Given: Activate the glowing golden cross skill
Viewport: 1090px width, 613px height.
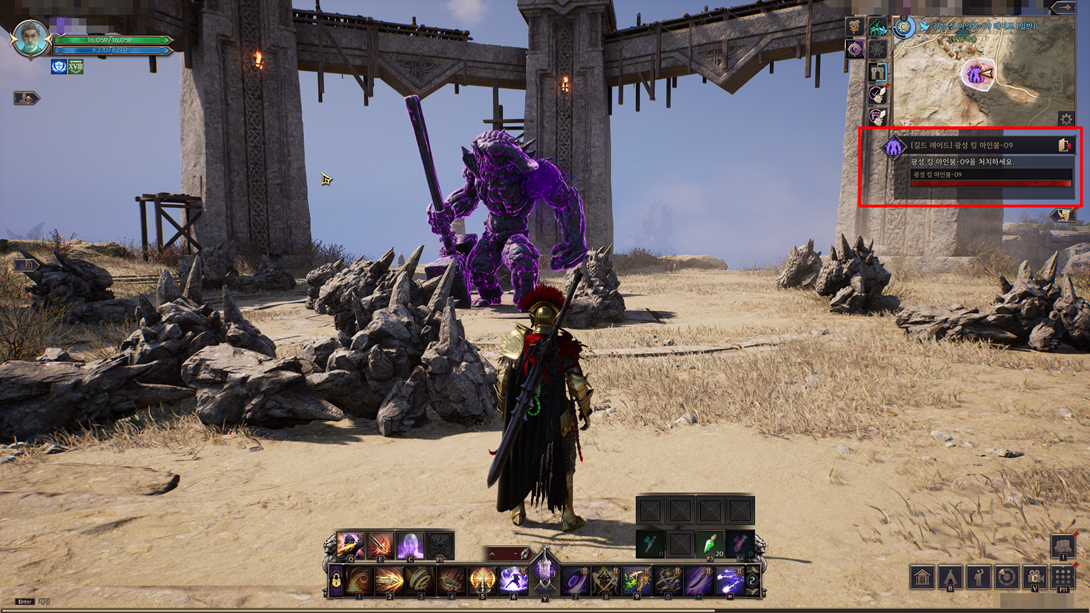Looking at the screenshot, I should (483, 580).
